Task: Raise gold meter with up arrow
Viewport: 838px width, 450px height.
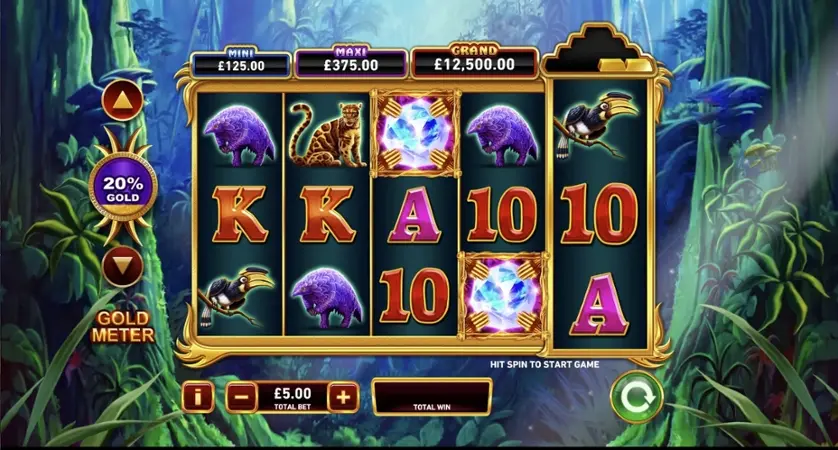Action: (x=121, y=100)
